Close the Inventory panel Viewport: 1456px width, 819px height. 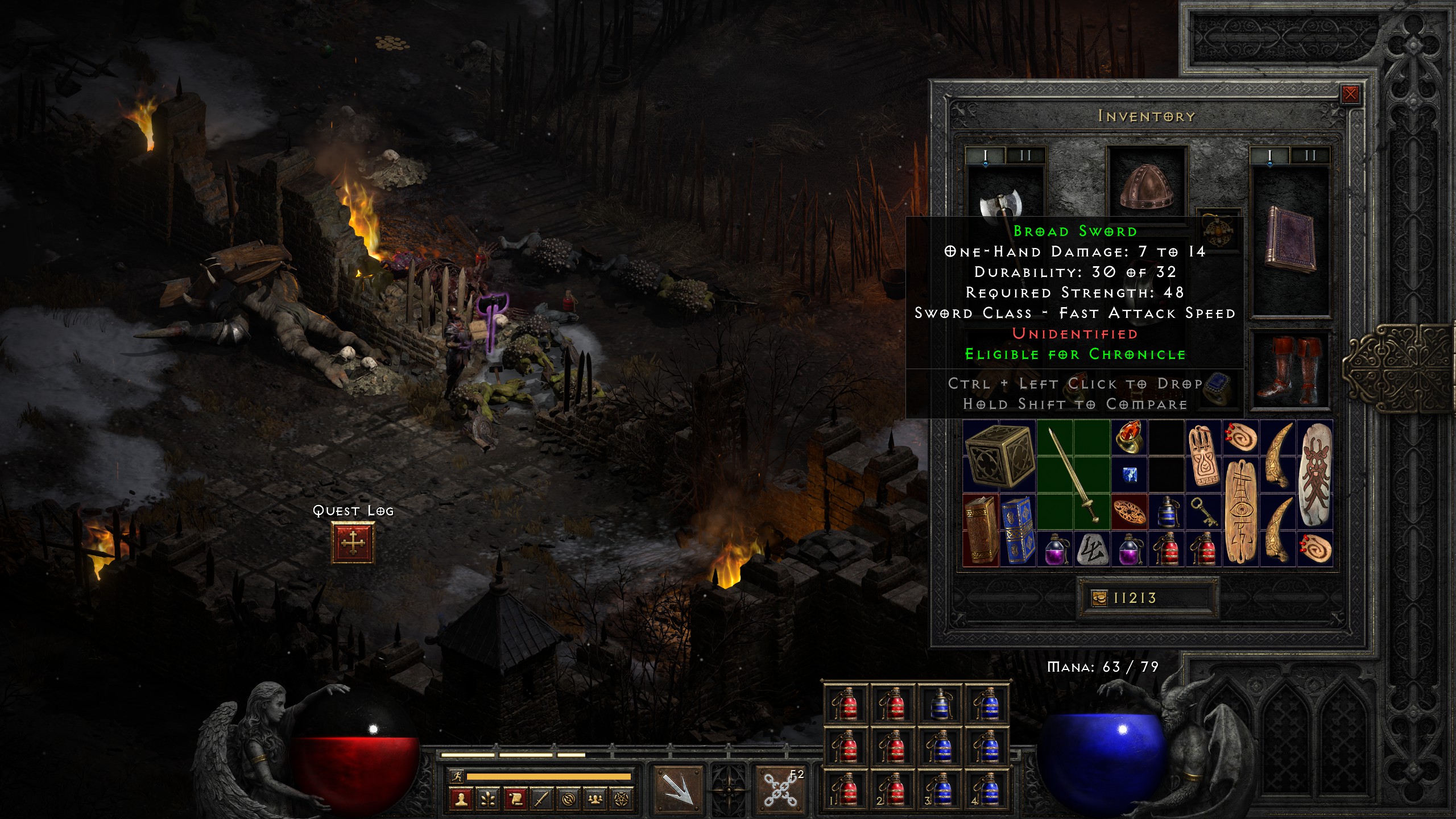click(x=1350, y=94)
